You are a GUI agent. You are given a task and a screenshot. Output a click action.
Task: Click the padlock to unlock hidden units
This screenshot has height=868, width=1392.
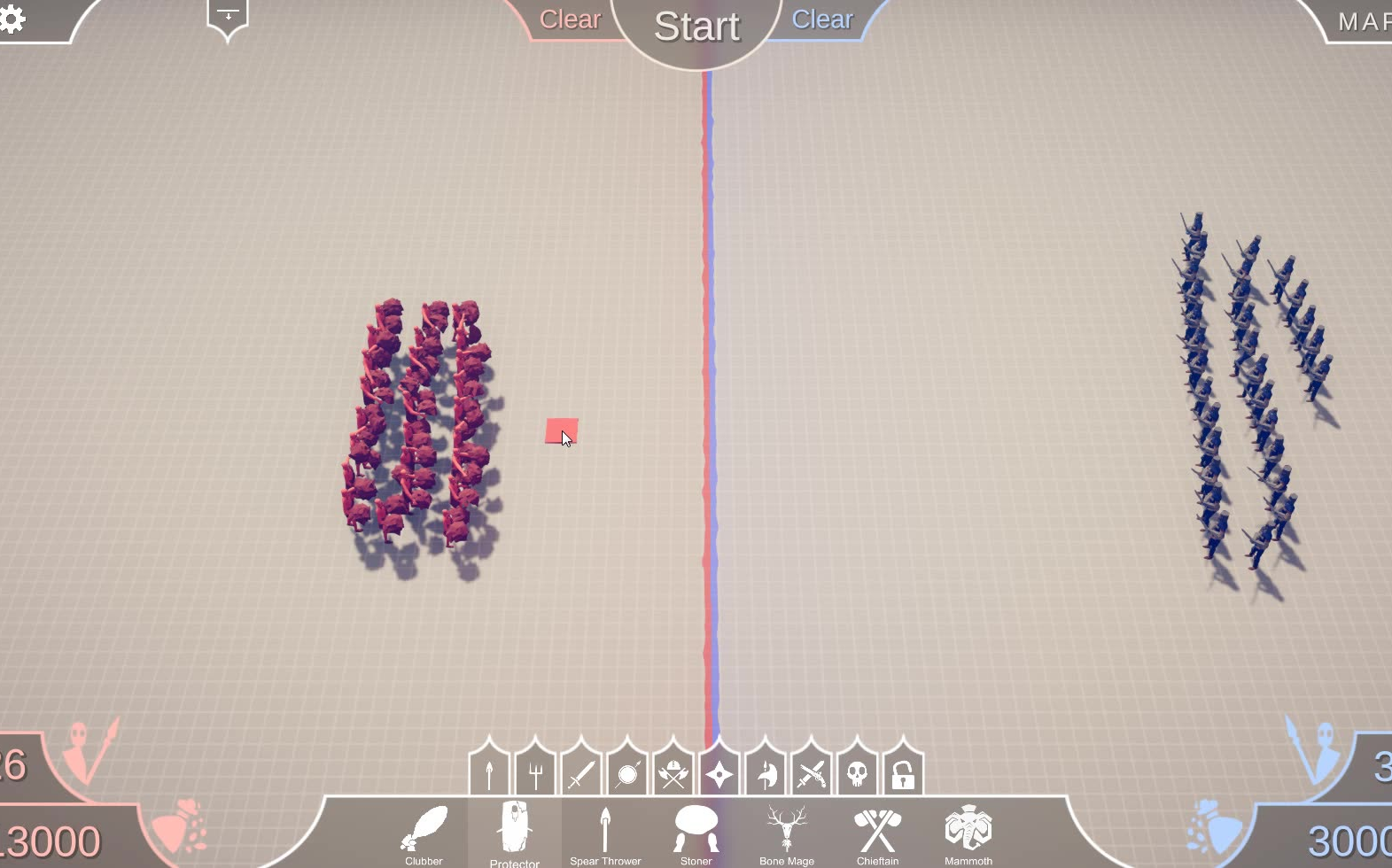pos(903,772)
